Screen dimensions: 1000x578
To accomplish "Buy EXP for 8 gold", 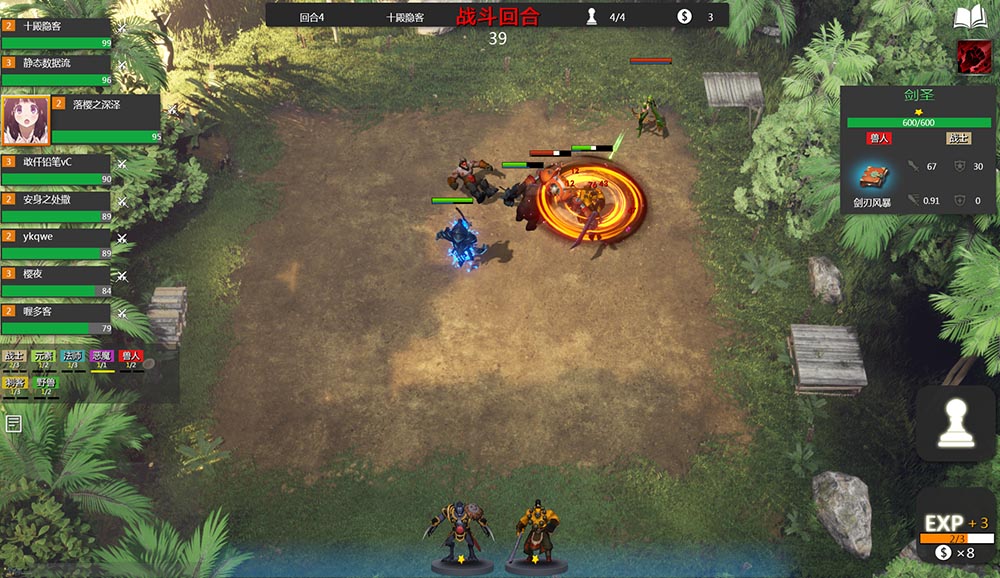I will [955, 532].
